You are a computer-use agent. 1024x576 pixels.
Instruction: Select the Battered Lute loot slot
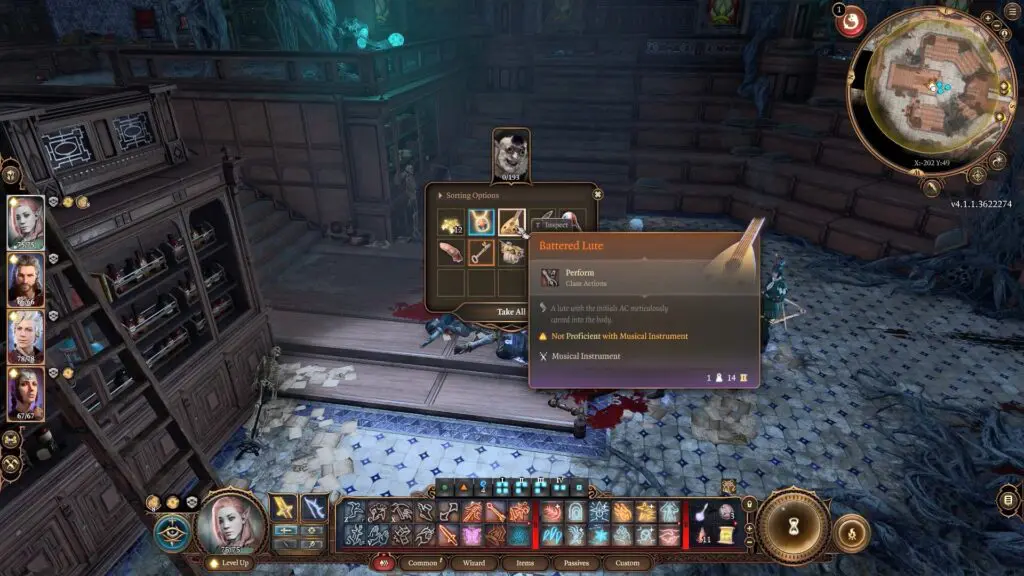(x=512, y=222)
